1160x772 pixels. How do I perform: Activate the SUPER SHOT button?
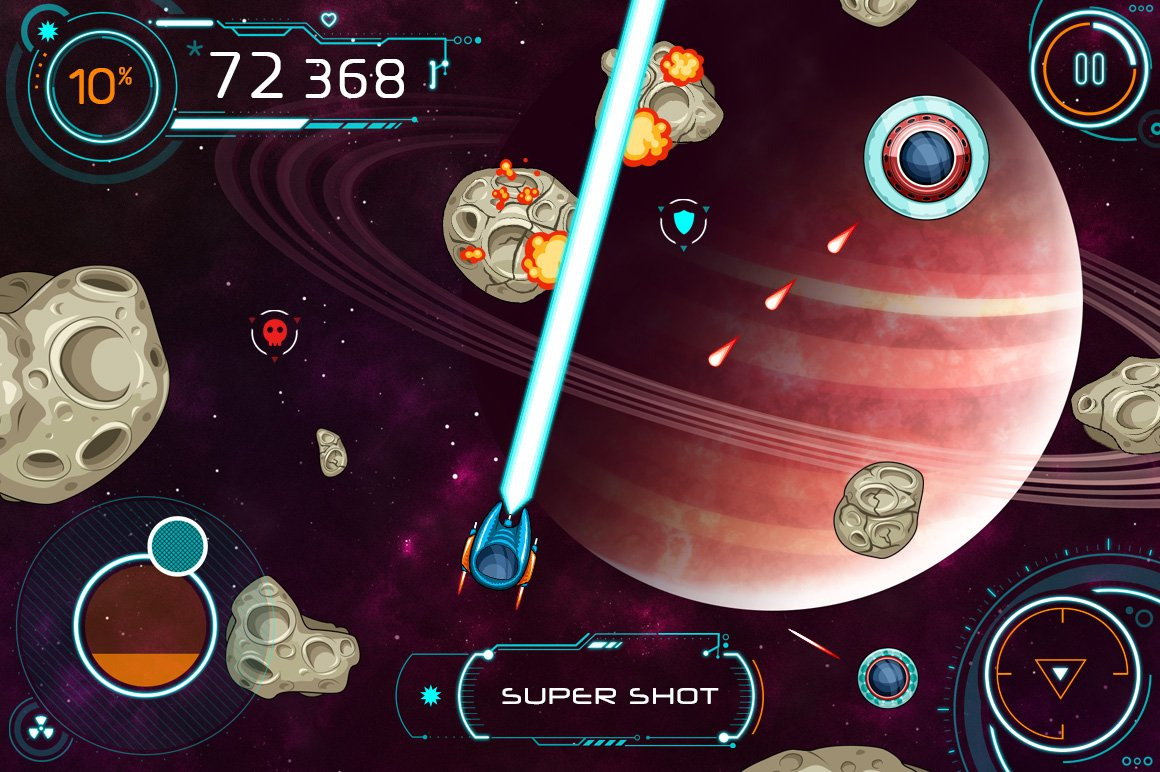click(609, 696)
